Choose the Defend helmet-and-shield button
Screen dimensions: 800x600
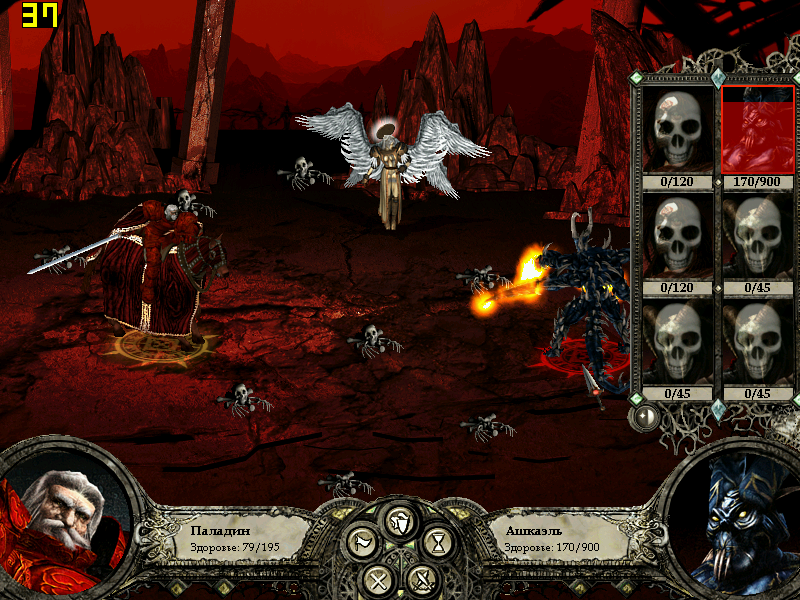pyautogui.click(x=400, y=521)
